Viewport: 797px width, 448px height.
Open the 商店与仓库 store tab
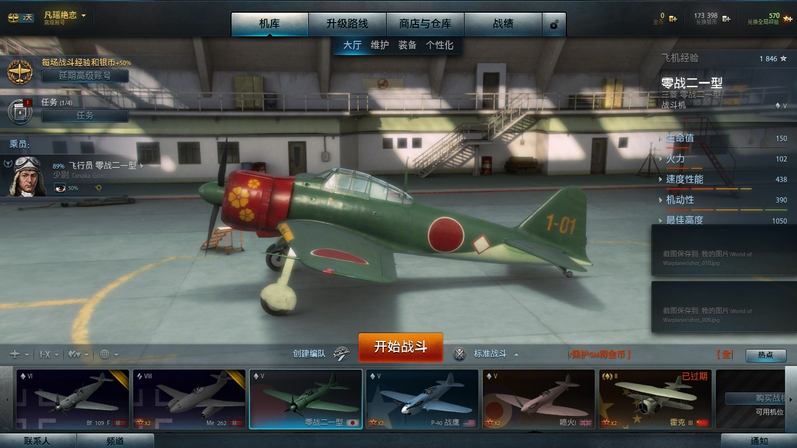[424, 23]
